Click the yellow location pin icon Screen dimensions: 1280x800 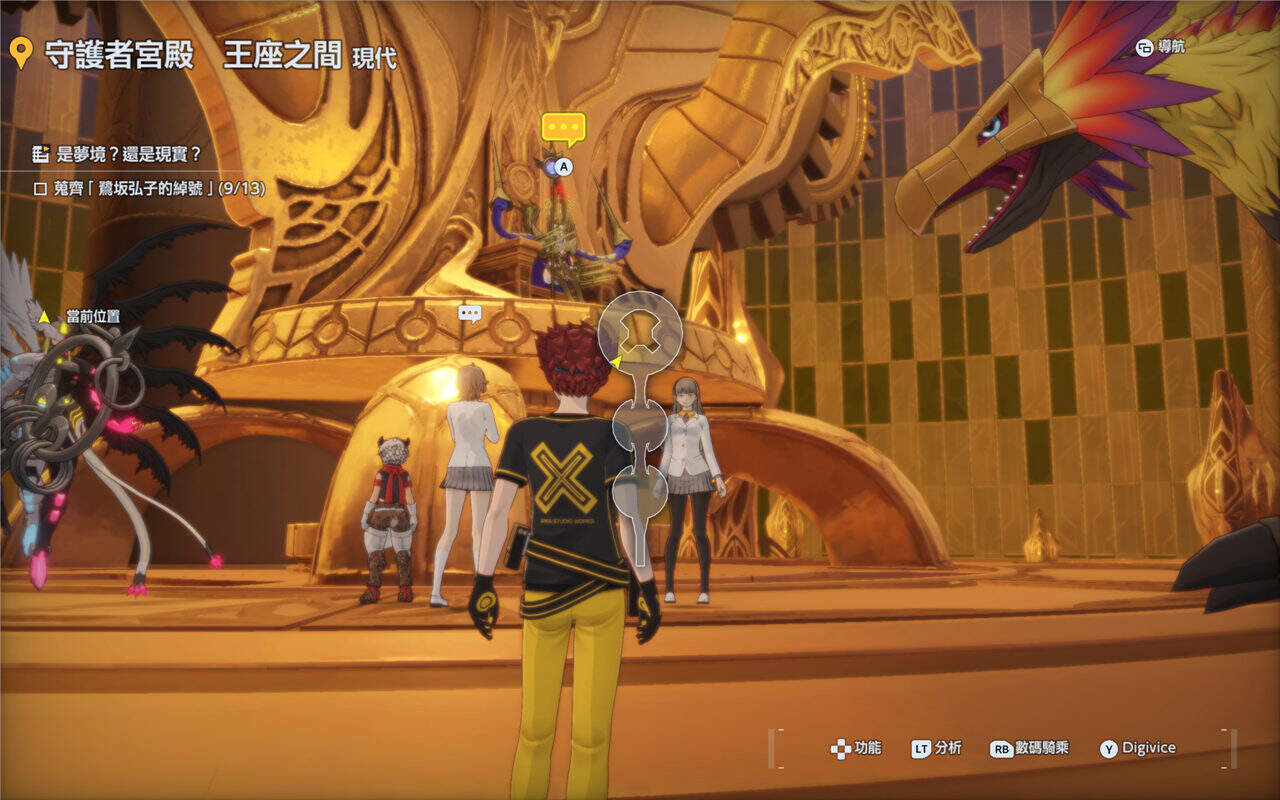tap(20, 54)
